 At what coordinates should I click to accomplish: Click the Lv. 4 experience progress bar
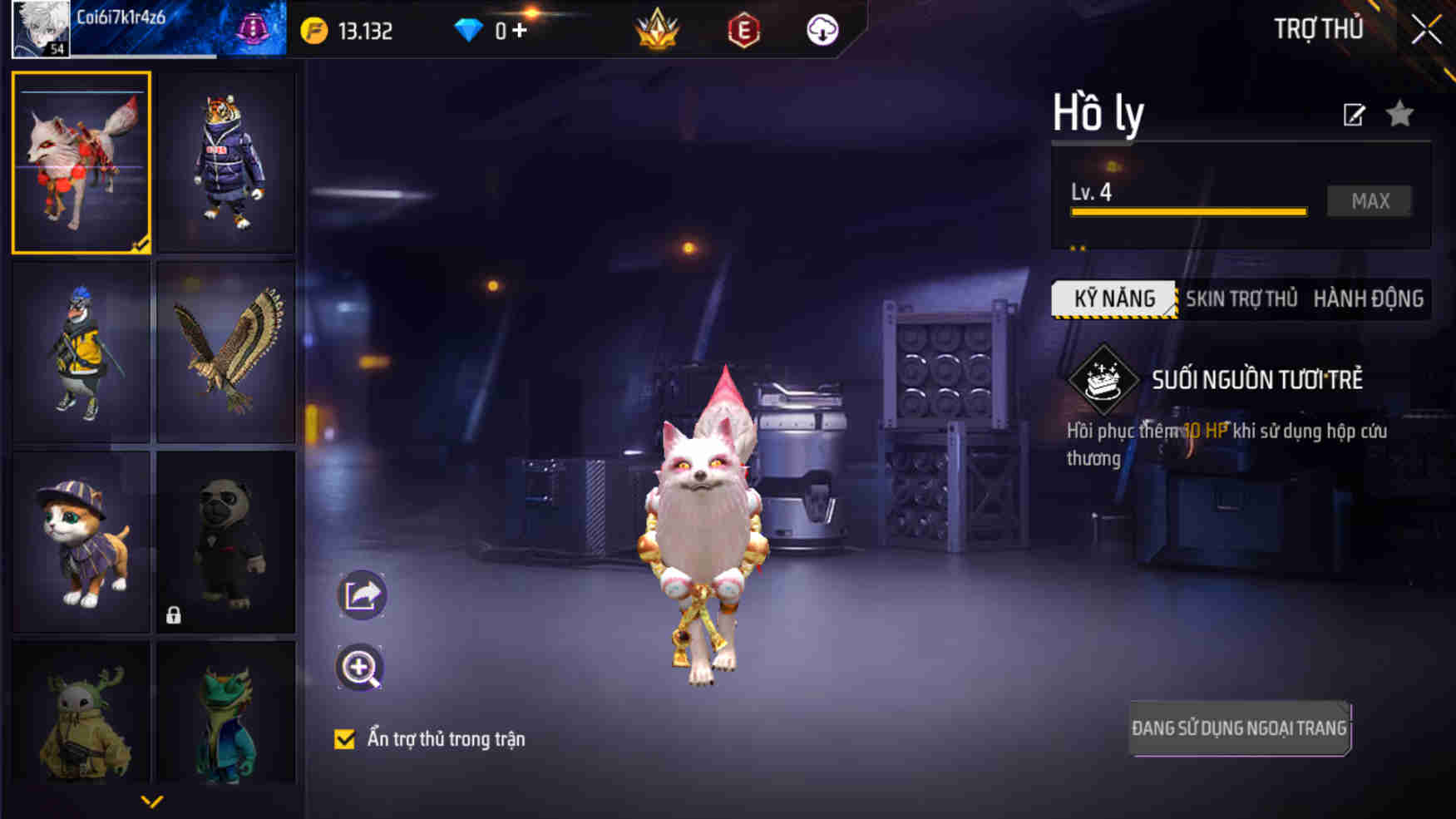[1189, 210]
